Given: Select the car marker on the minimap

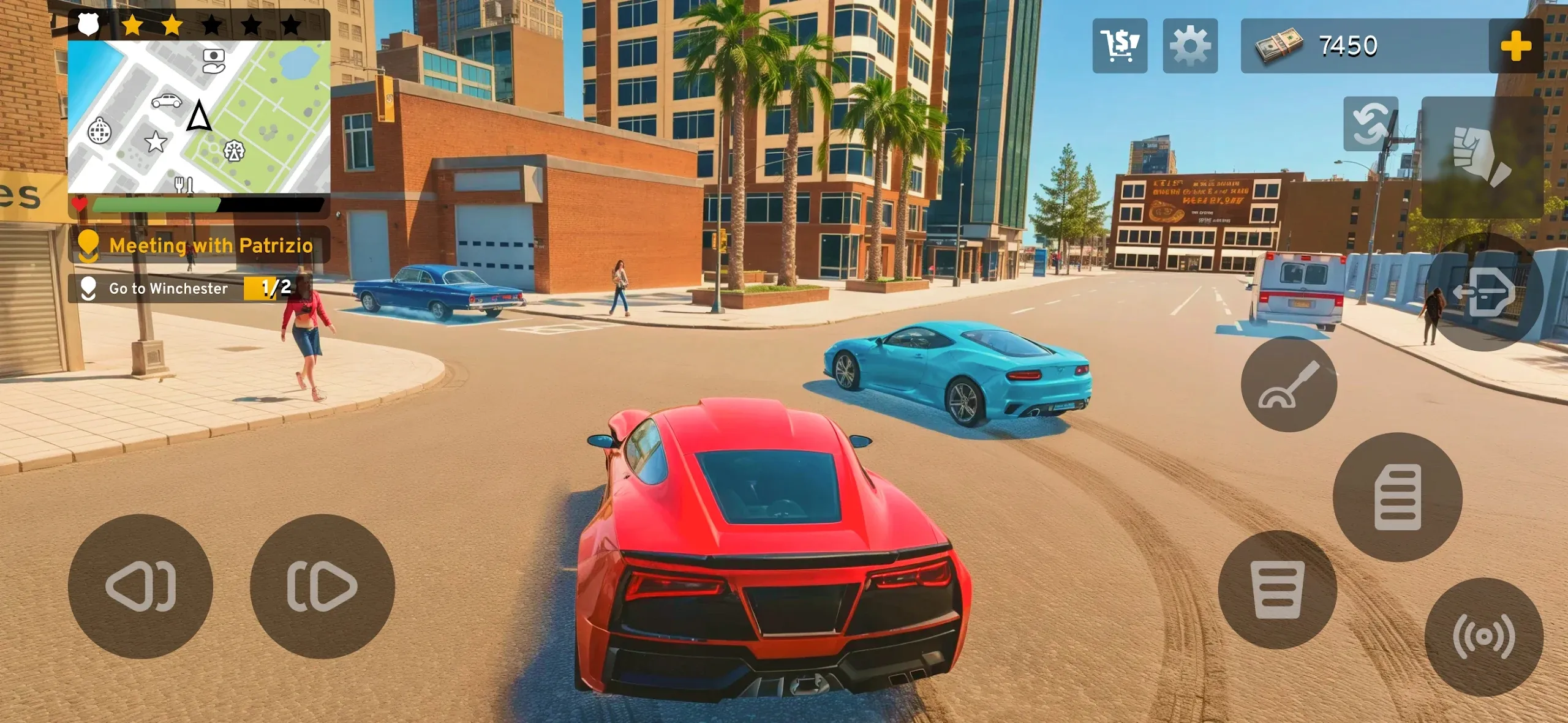Looking at the screenshot, I should [167, 101].
